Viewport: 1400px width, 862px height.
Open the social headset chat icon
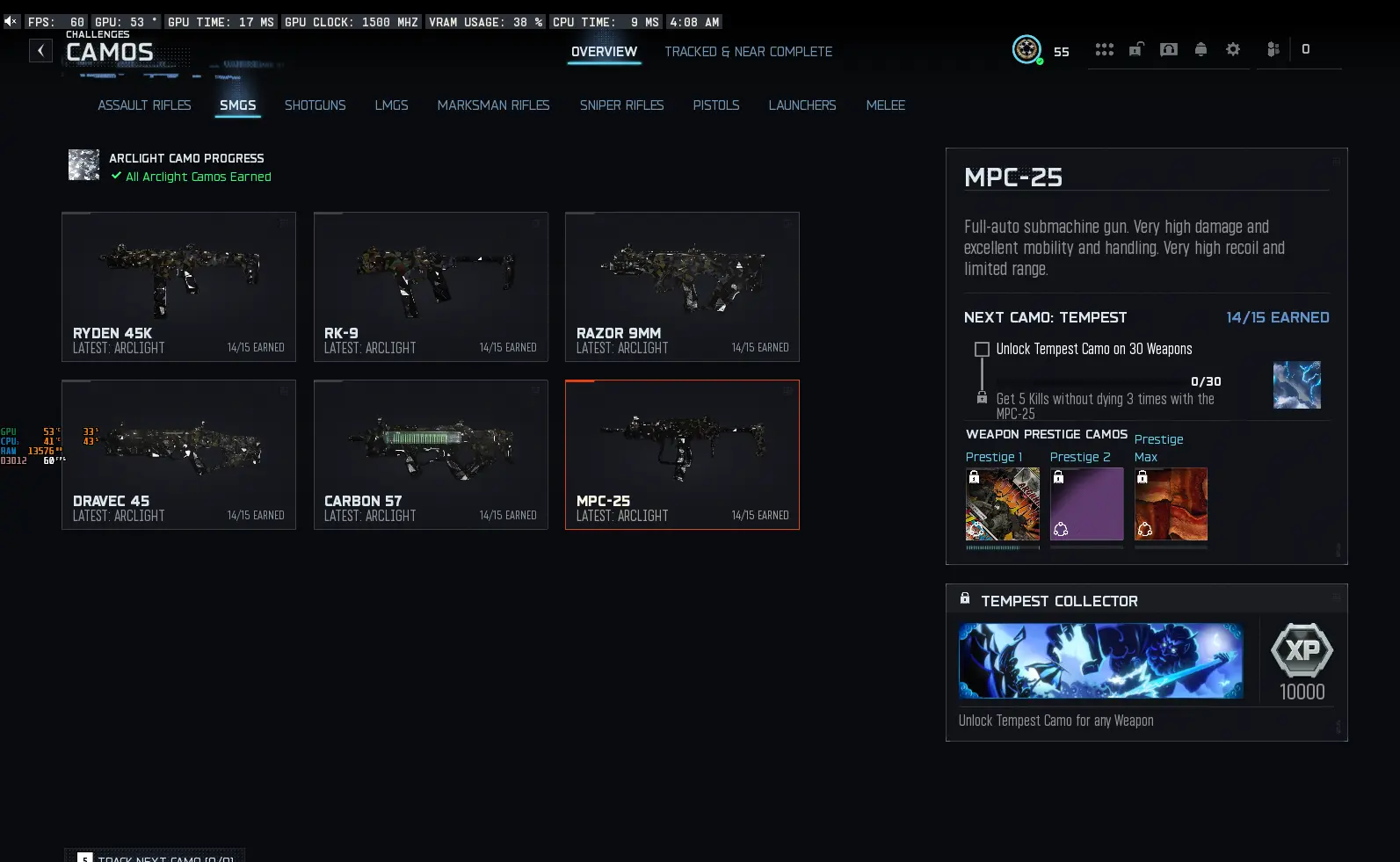(x=1169, y=50)
